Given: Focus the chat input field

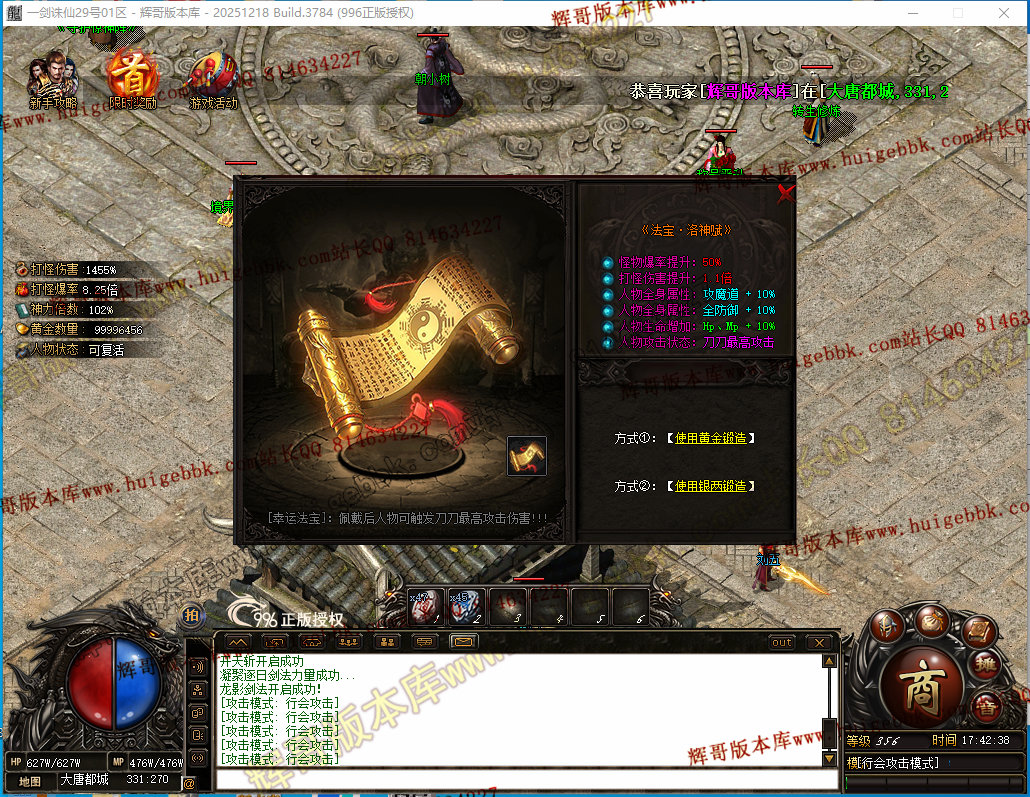Looking at the screenshot, I should [x=520, y=779].
